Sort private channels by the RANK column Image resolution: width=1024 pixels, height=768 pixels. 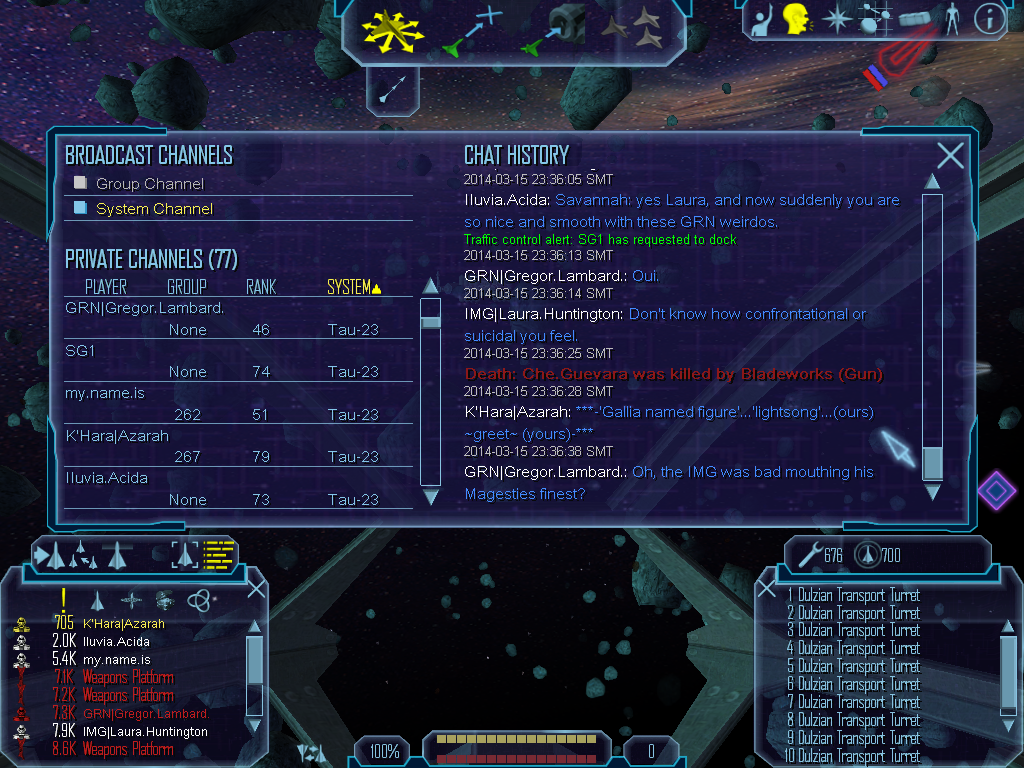pos(261,287)
